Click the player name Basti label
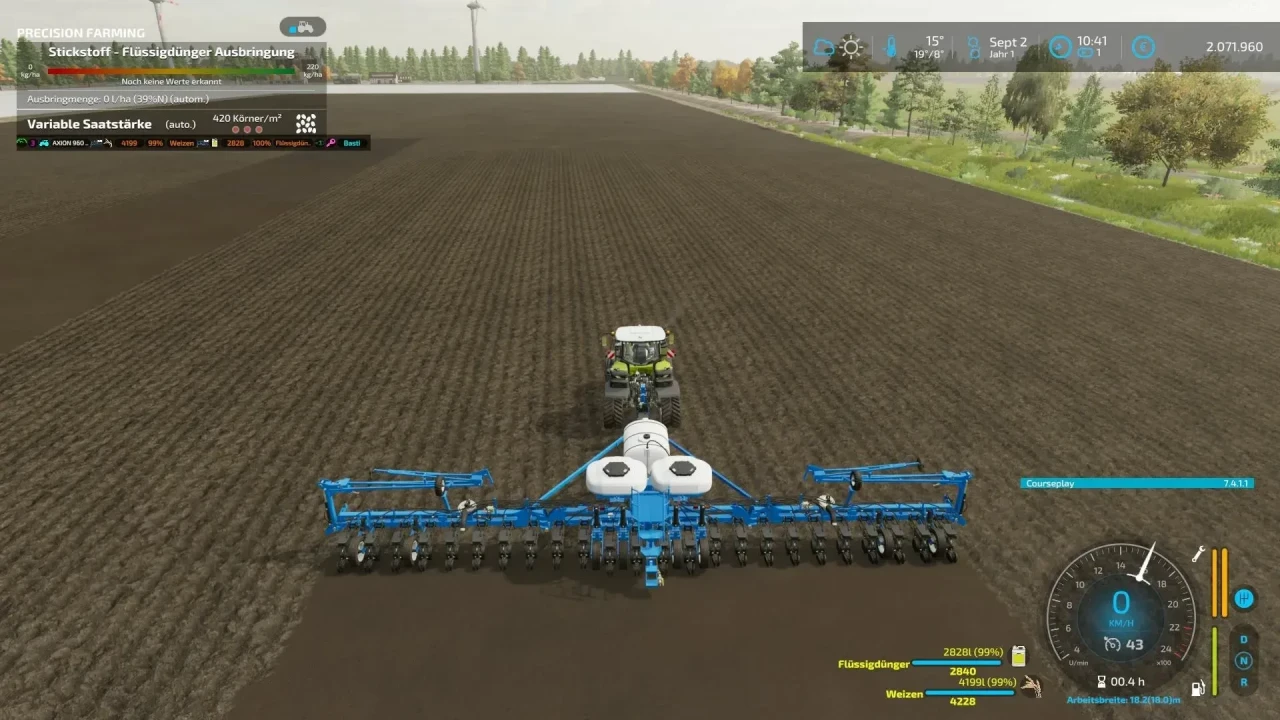 [x=353, y=143]
